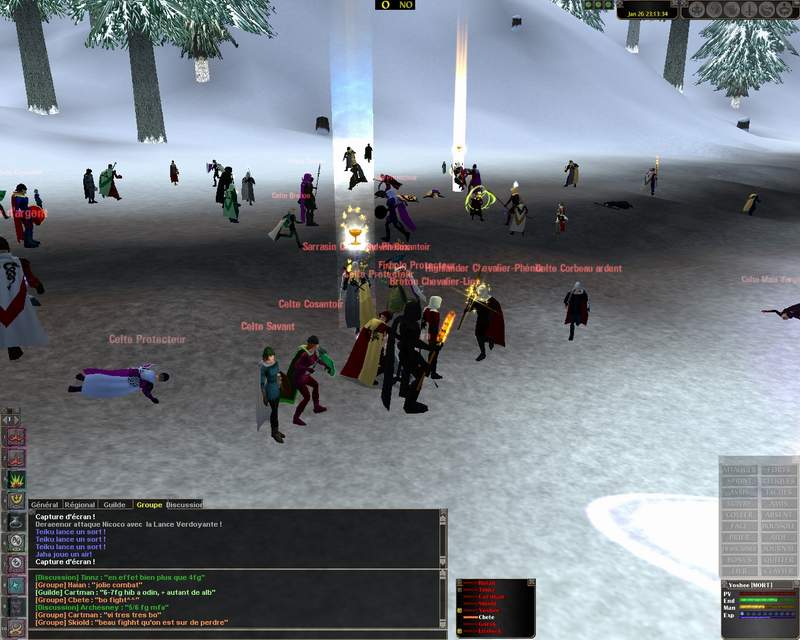
Task: Select Cartman in the group list
Action: 491,597
